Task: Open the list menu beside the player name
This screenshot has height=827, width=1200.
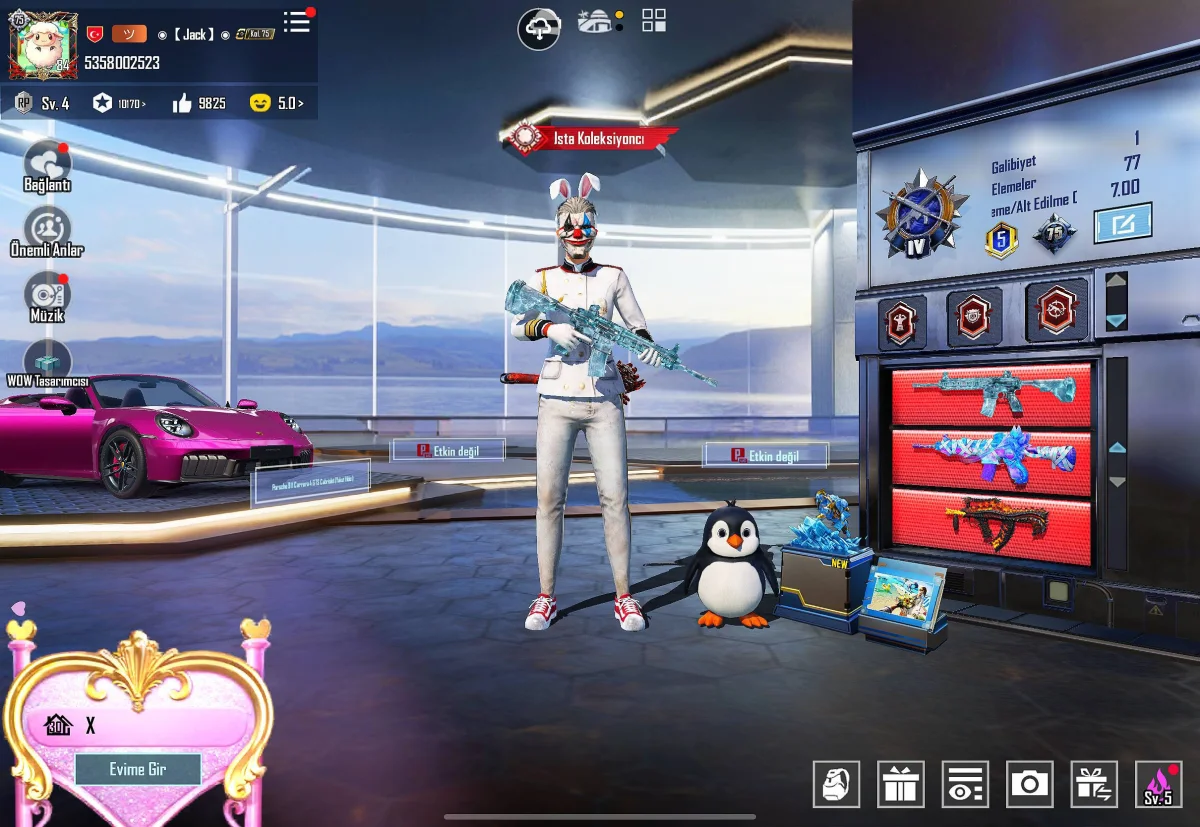Action: tap(297, 21)
